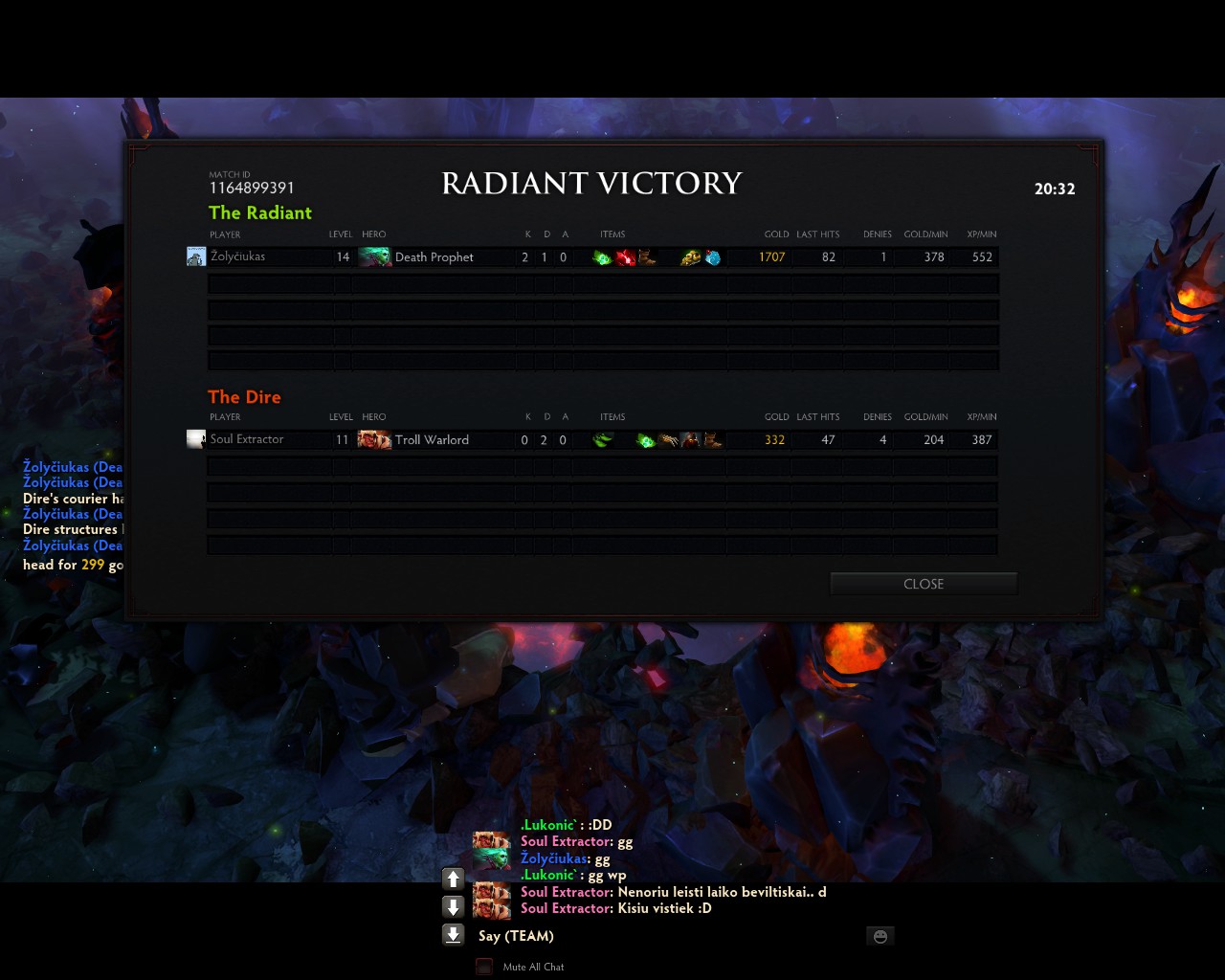Open Žolyčiukas's player avatar
This screenshot has height=980, width=1225.
pyautogui.click(x=196, y=256)
